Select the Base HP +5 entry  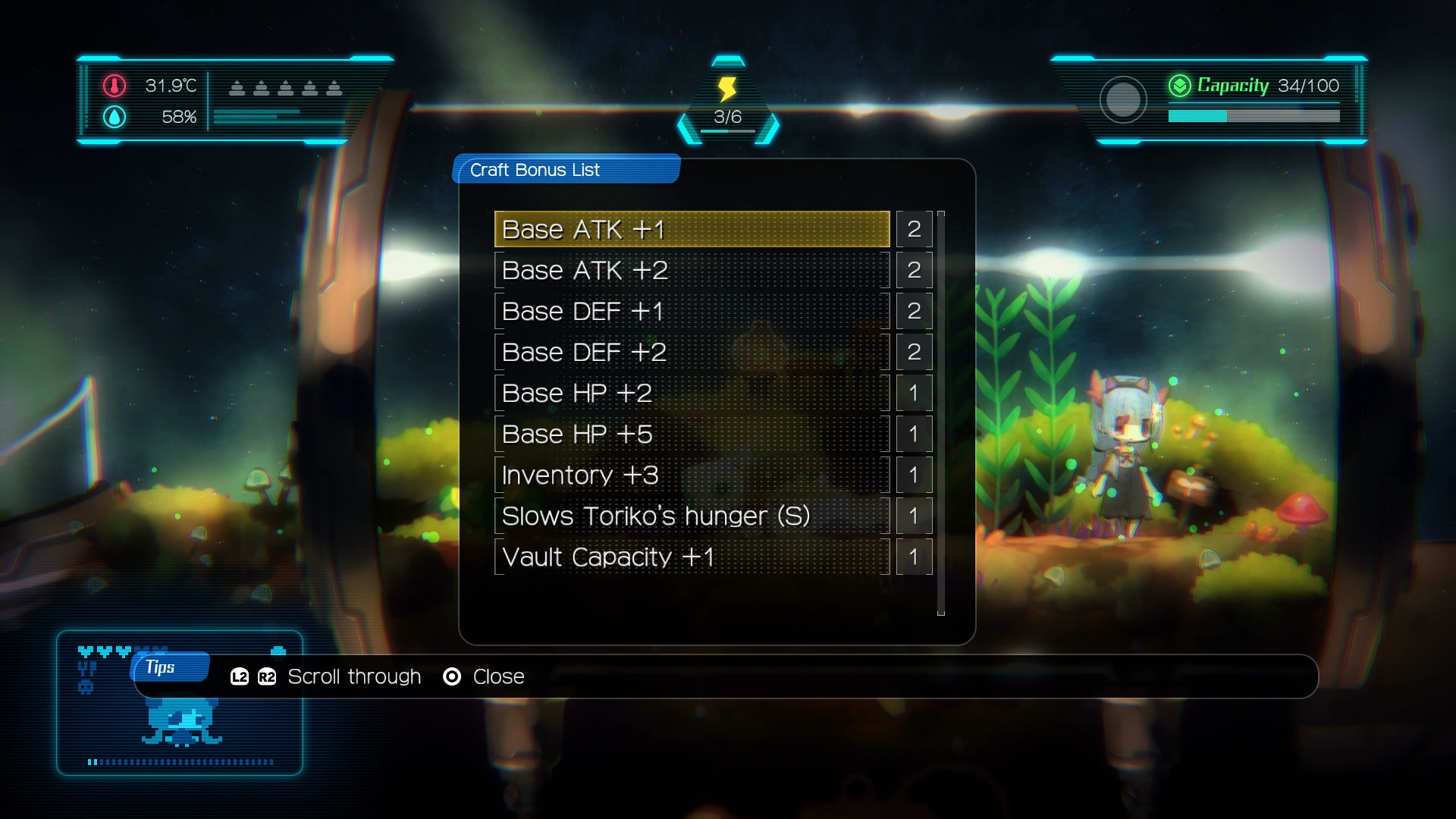point(692,434)
